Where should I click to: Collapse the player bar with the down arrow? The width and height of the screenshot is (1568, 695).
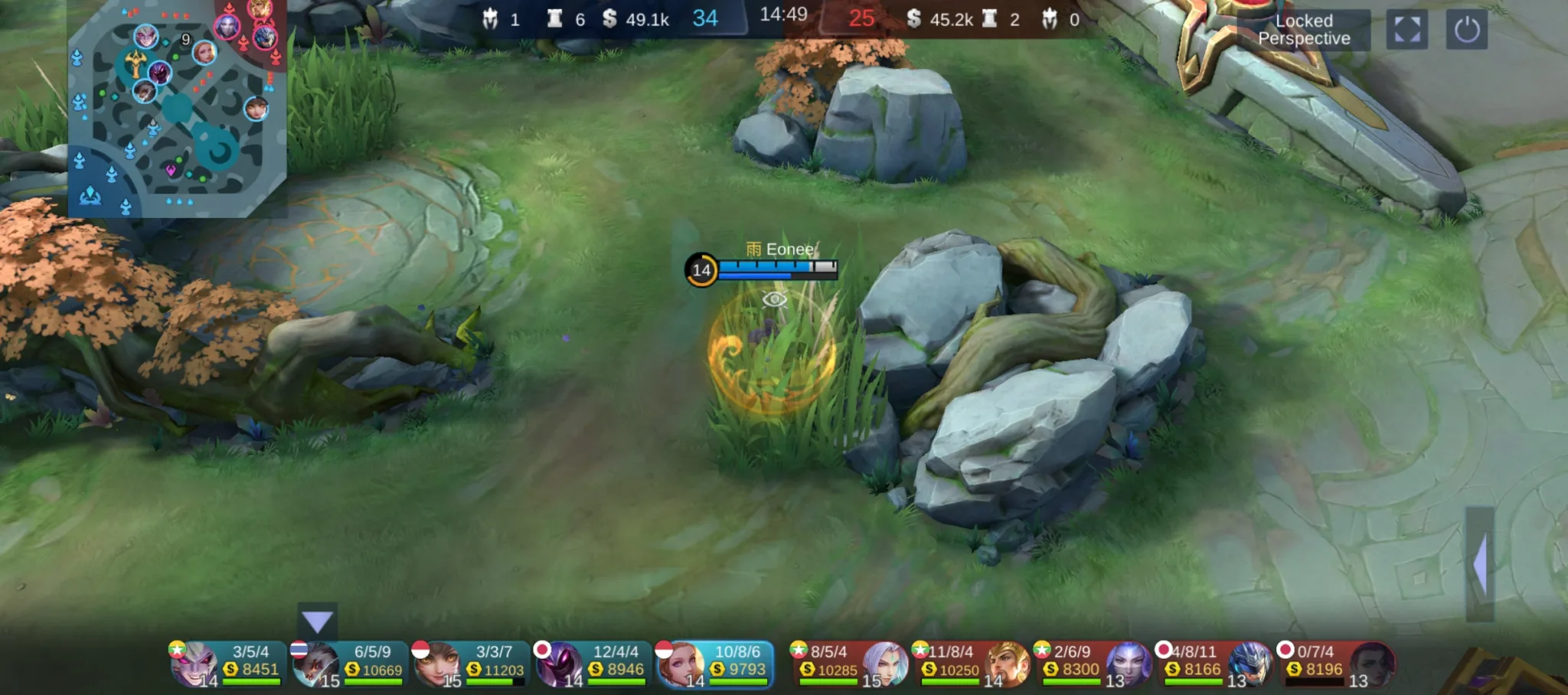317,622
